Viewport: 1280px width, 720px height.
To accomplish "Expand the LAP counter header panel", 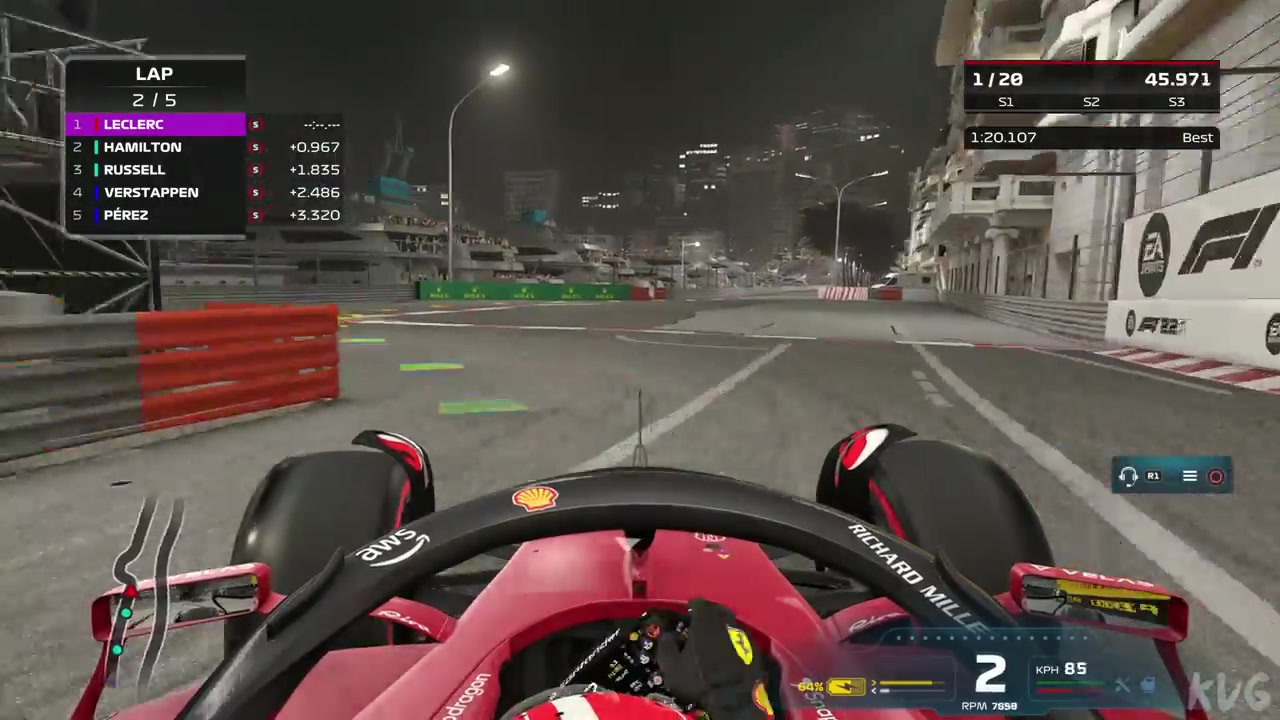I will click(x=154, y=73).
